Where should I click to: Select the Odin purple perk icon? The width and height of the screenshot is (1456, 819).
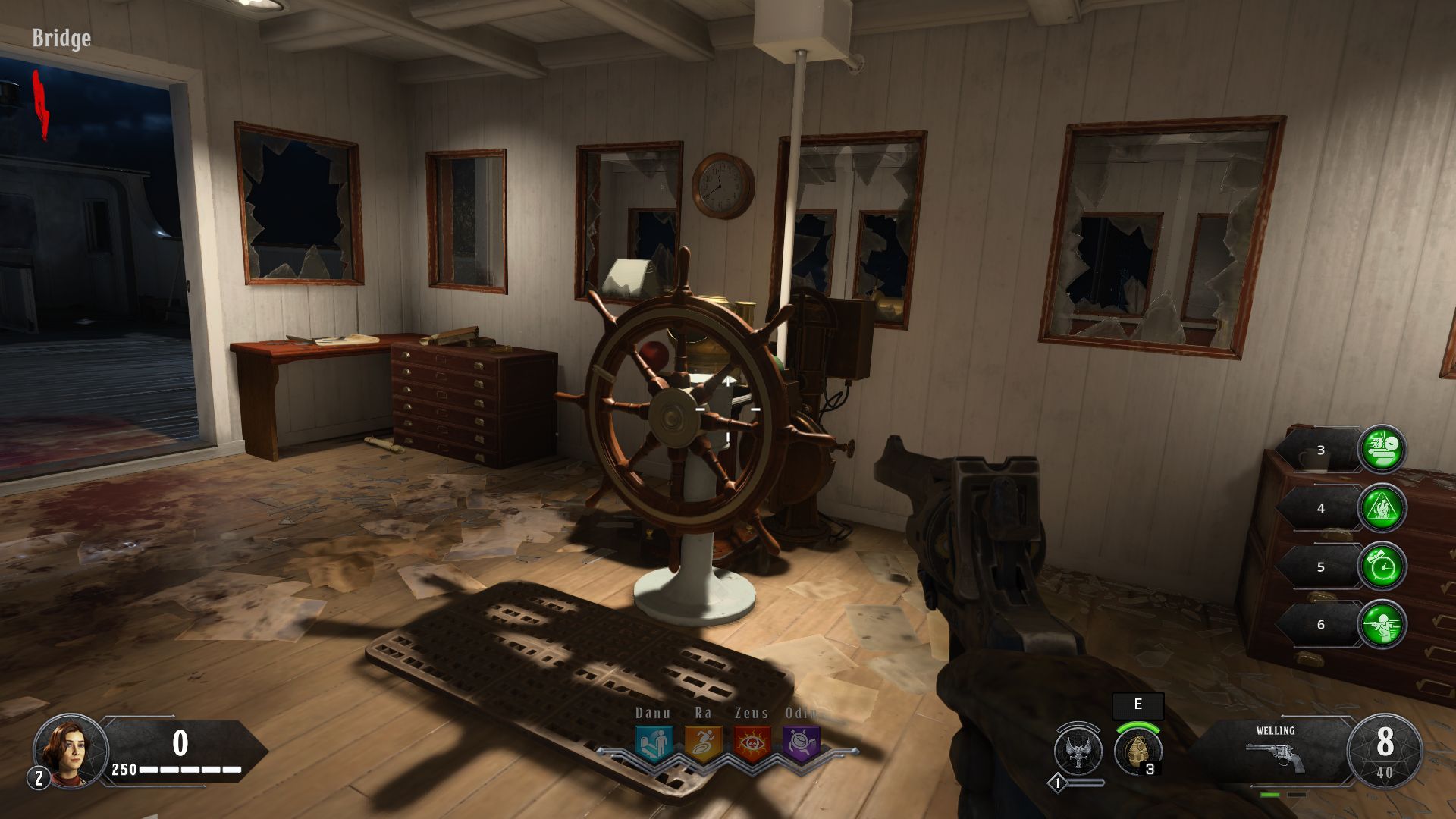pos(801,745)
